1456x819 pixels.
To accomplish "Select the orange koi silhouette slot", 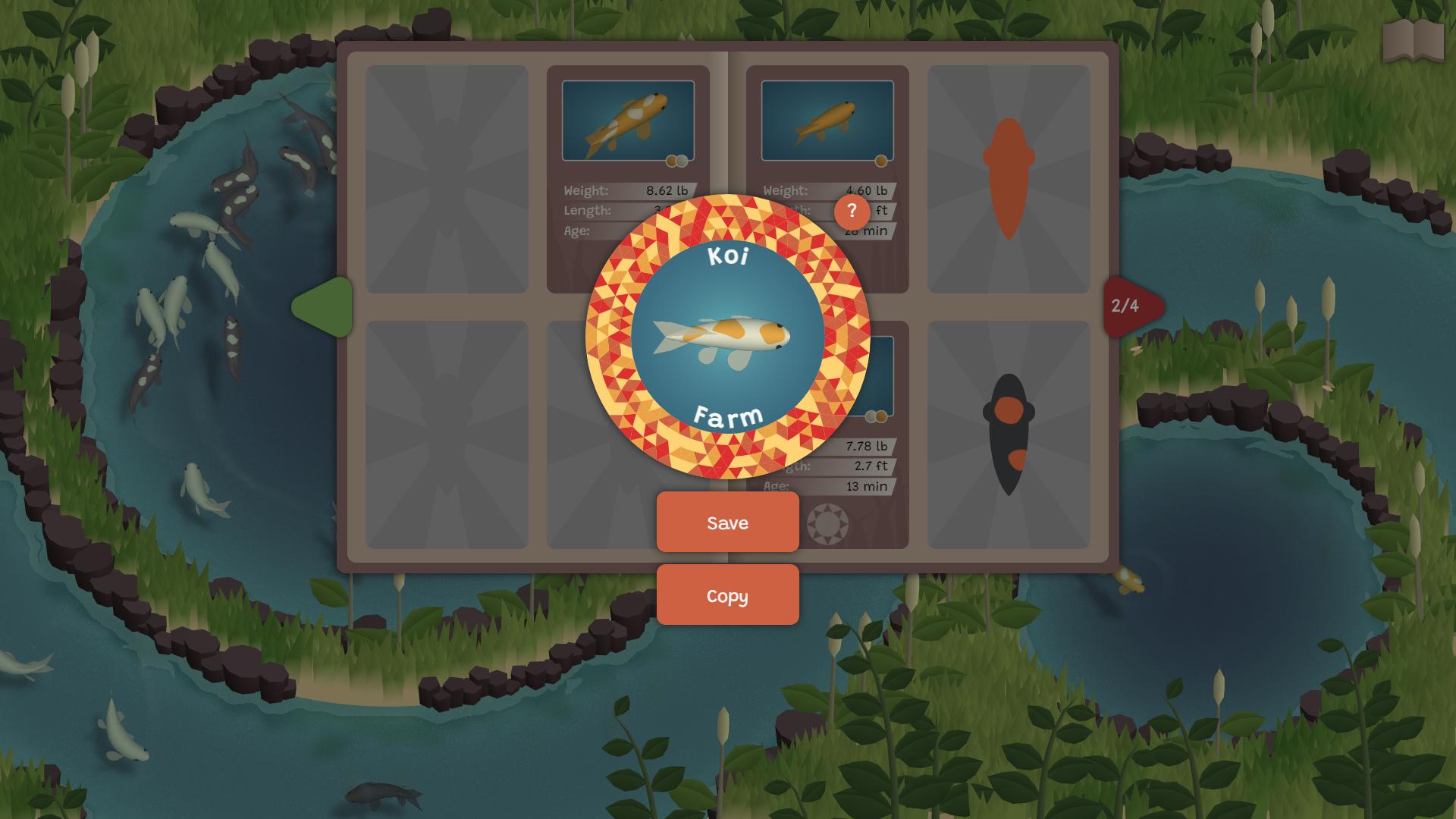I will (x=1009, y=178).
